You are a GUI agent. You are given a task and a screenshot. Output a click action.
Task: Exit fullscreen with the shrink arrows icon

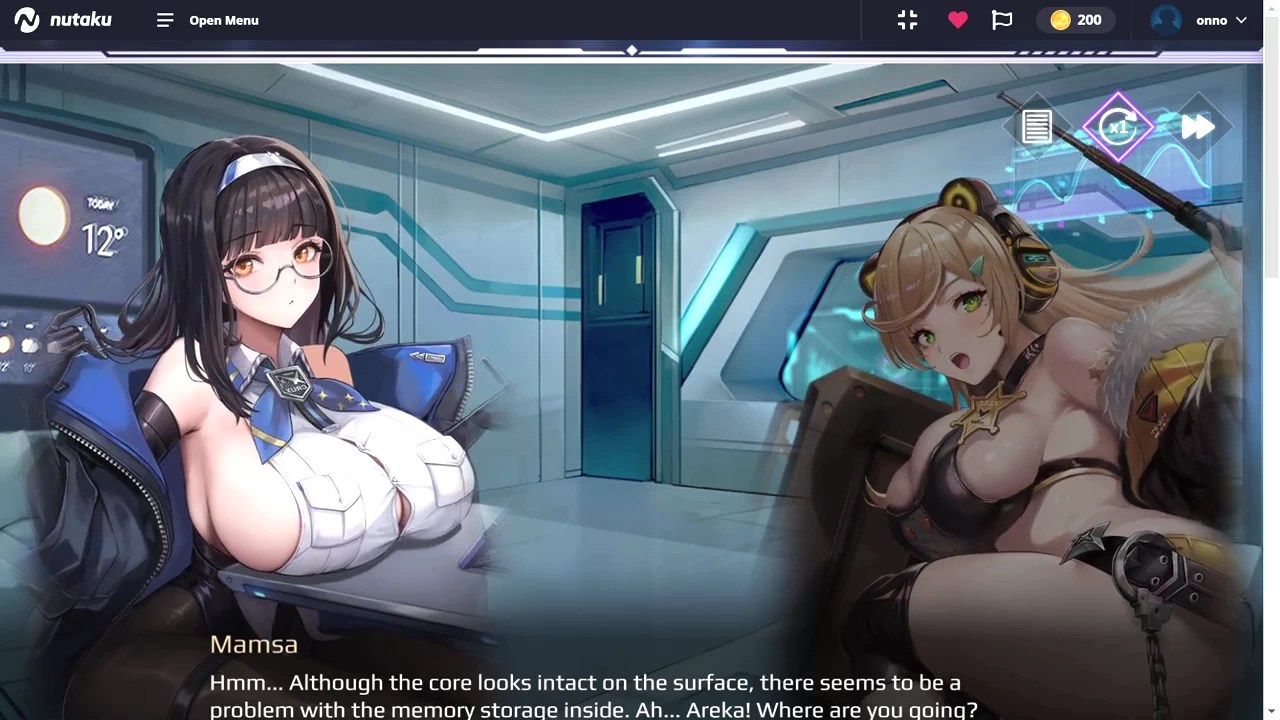click(907, 20)
